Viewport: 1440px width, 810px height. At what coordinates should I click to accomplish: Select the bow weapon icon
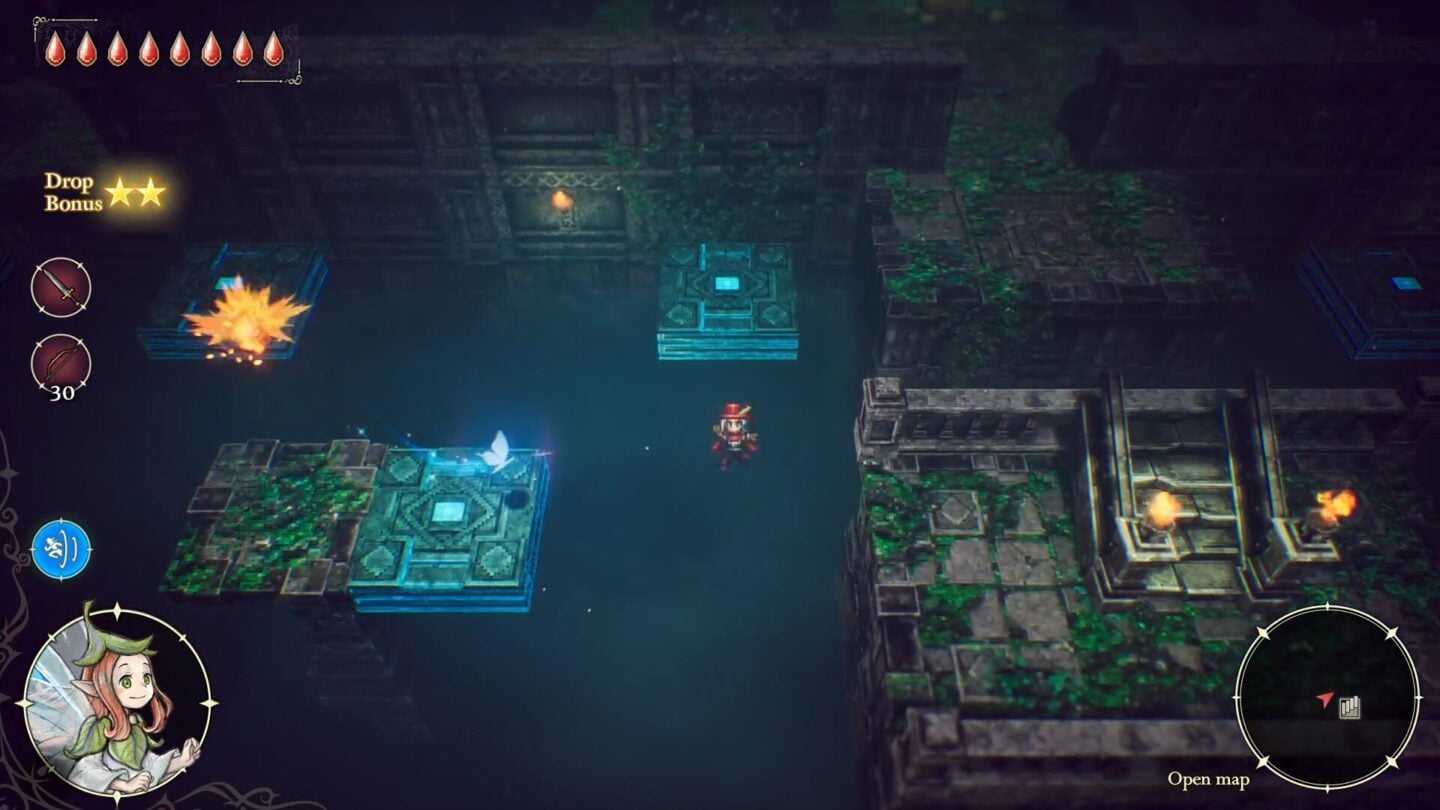[x=61, y=362]
